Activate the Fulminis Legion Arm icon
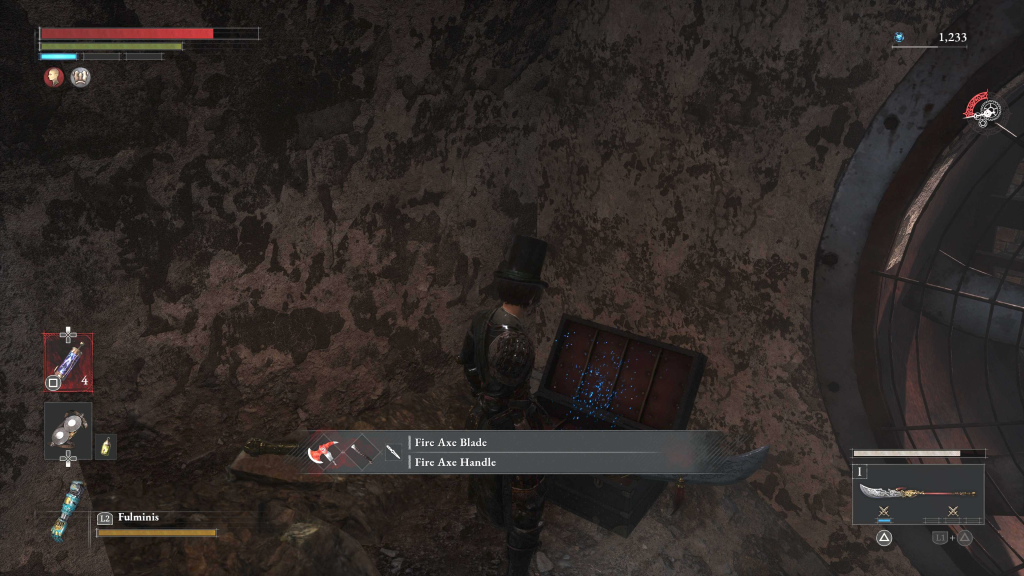The height and width of the screenshot is (576, 1024). tap(68, 511)
